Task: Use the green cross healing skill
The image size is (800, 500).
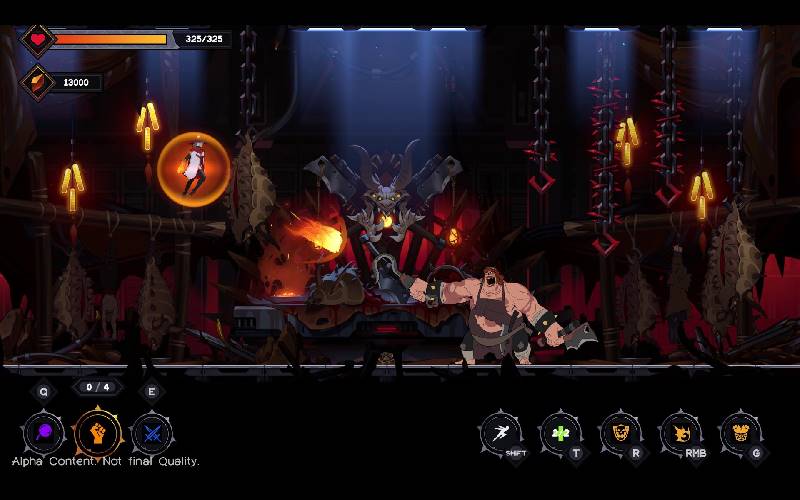Action: [561, 433]
